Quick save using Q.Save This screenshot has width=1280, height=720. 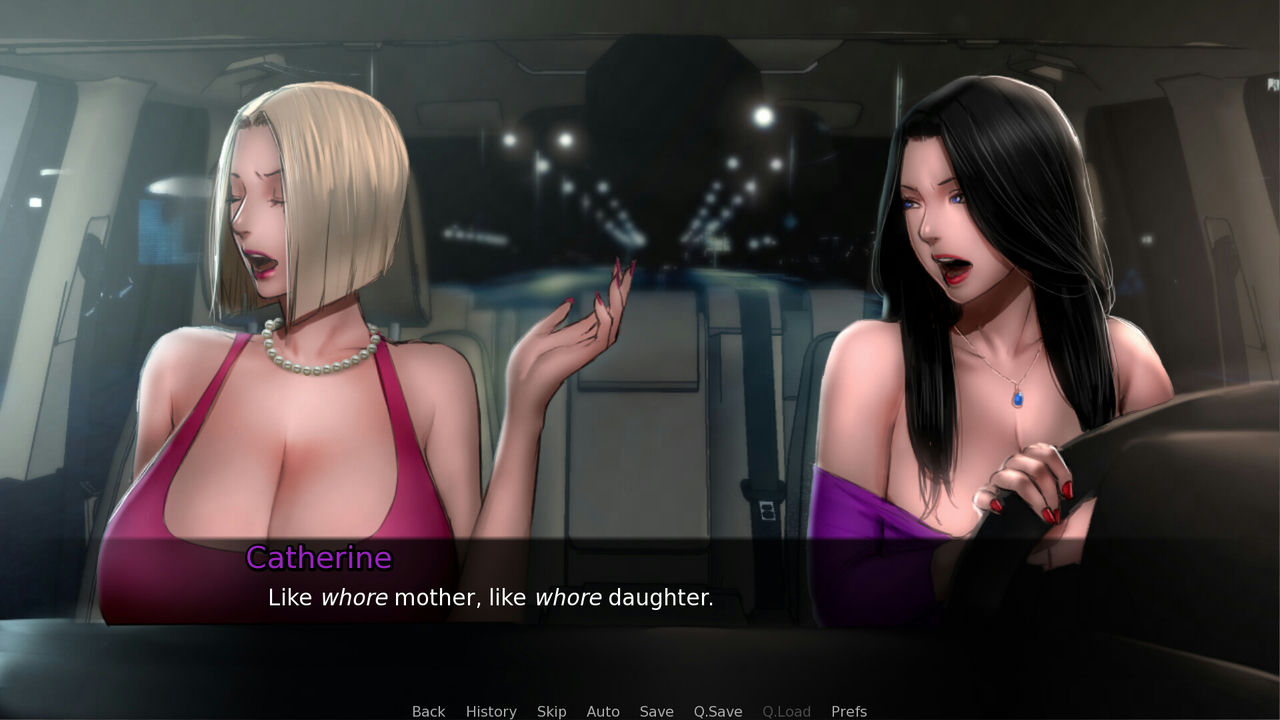717,711
